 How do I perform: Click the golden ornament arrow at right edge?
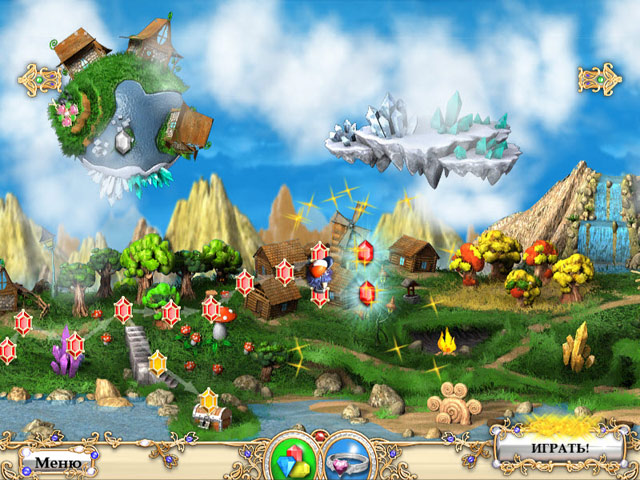[x=600, y=76]
